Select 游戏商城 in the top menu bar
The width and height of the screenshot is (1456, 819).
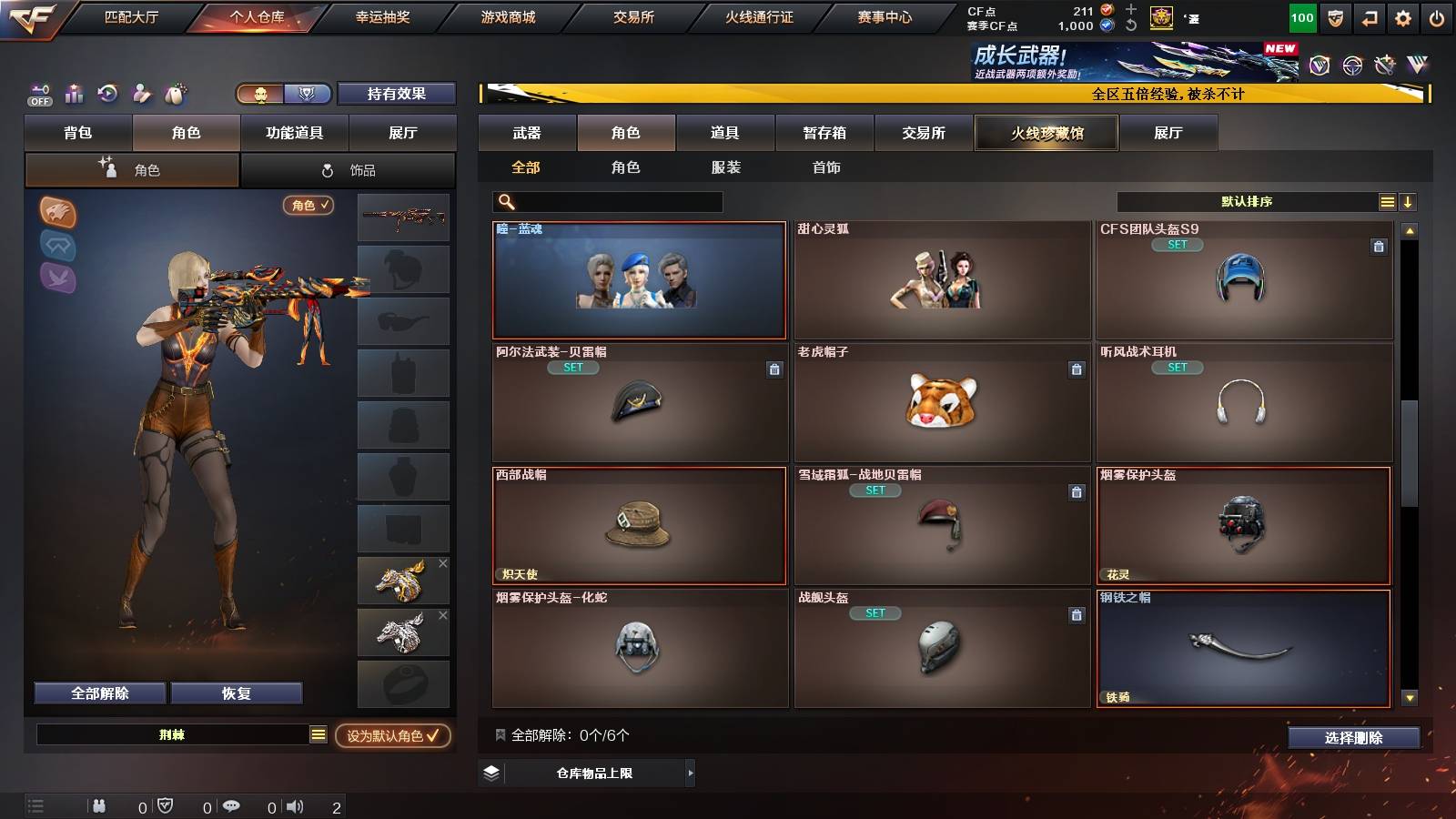(x=506, y=15)
